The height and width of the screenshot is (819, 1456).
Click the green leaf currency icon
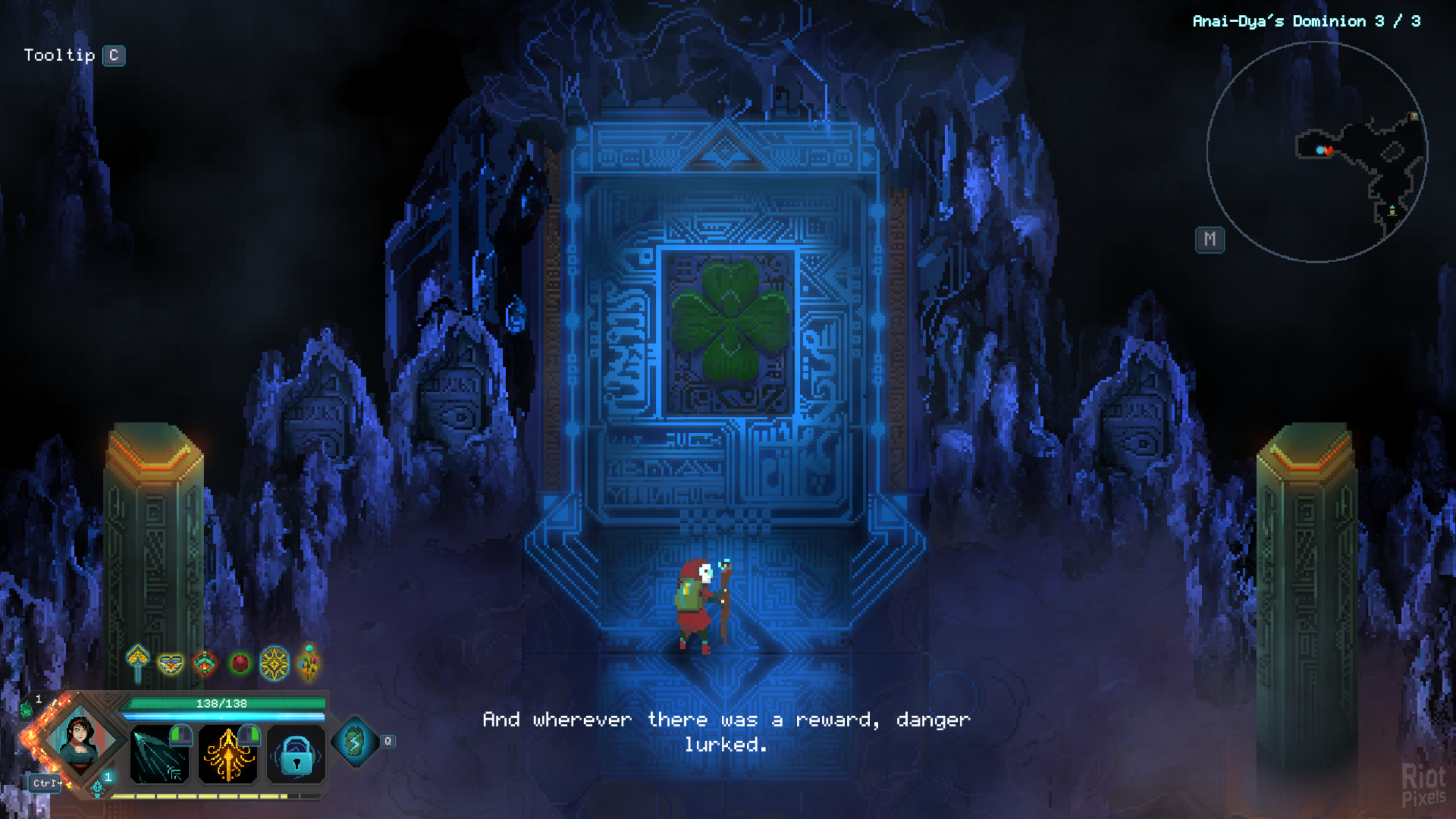(26, 709)
